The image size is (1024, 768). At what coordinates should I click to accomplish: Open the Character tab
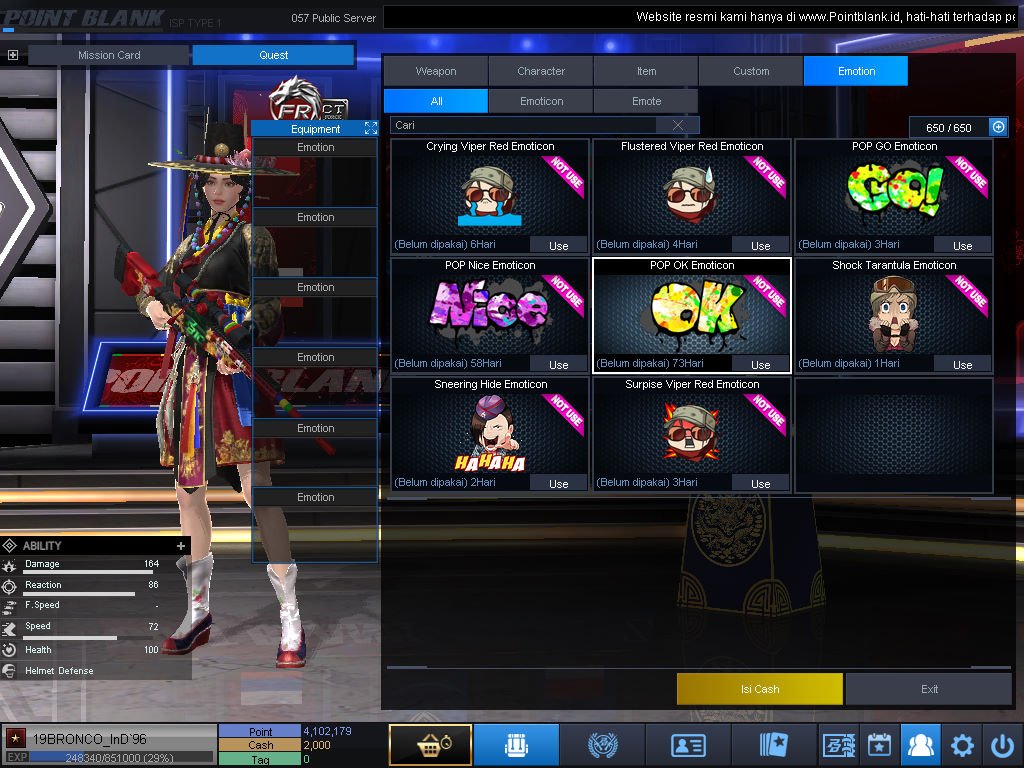[x=541, y=71]
